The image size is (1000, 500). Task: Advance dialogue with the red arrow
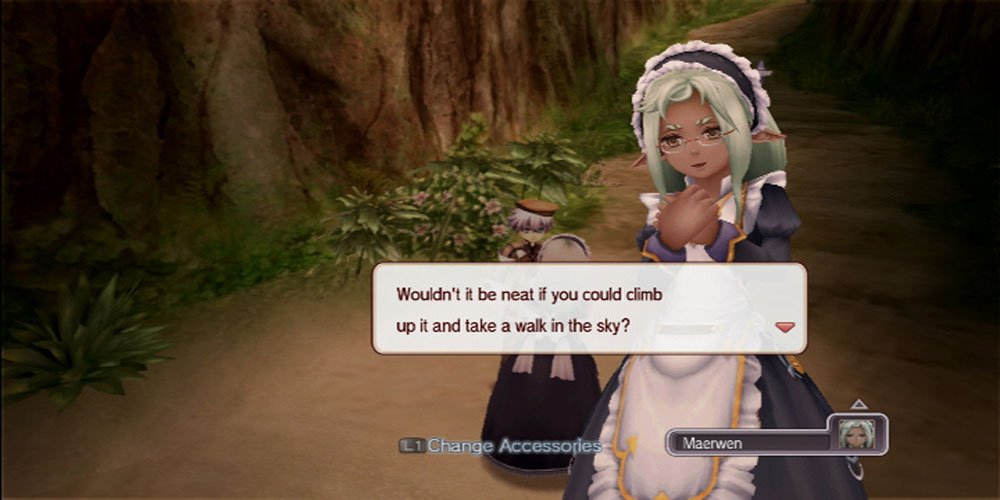(x=785, y=327)
